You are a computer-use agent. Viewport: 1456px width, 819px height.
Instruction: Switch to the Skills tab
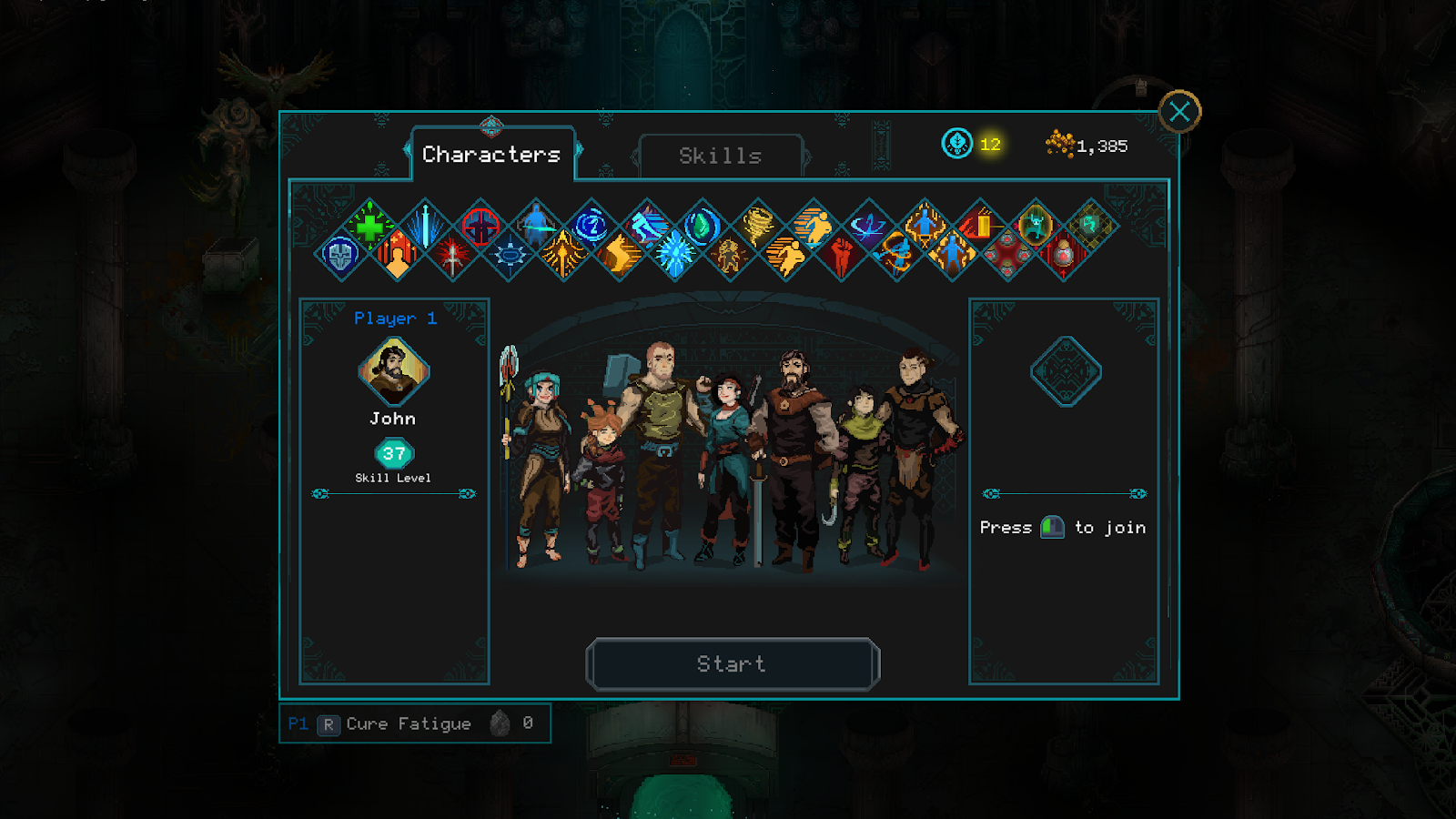pyautogui.click(x=721, y=156)
